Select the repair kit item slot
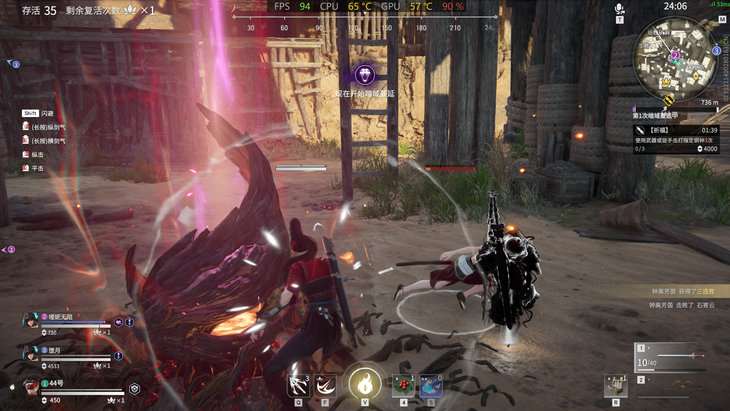 point(616,384)
